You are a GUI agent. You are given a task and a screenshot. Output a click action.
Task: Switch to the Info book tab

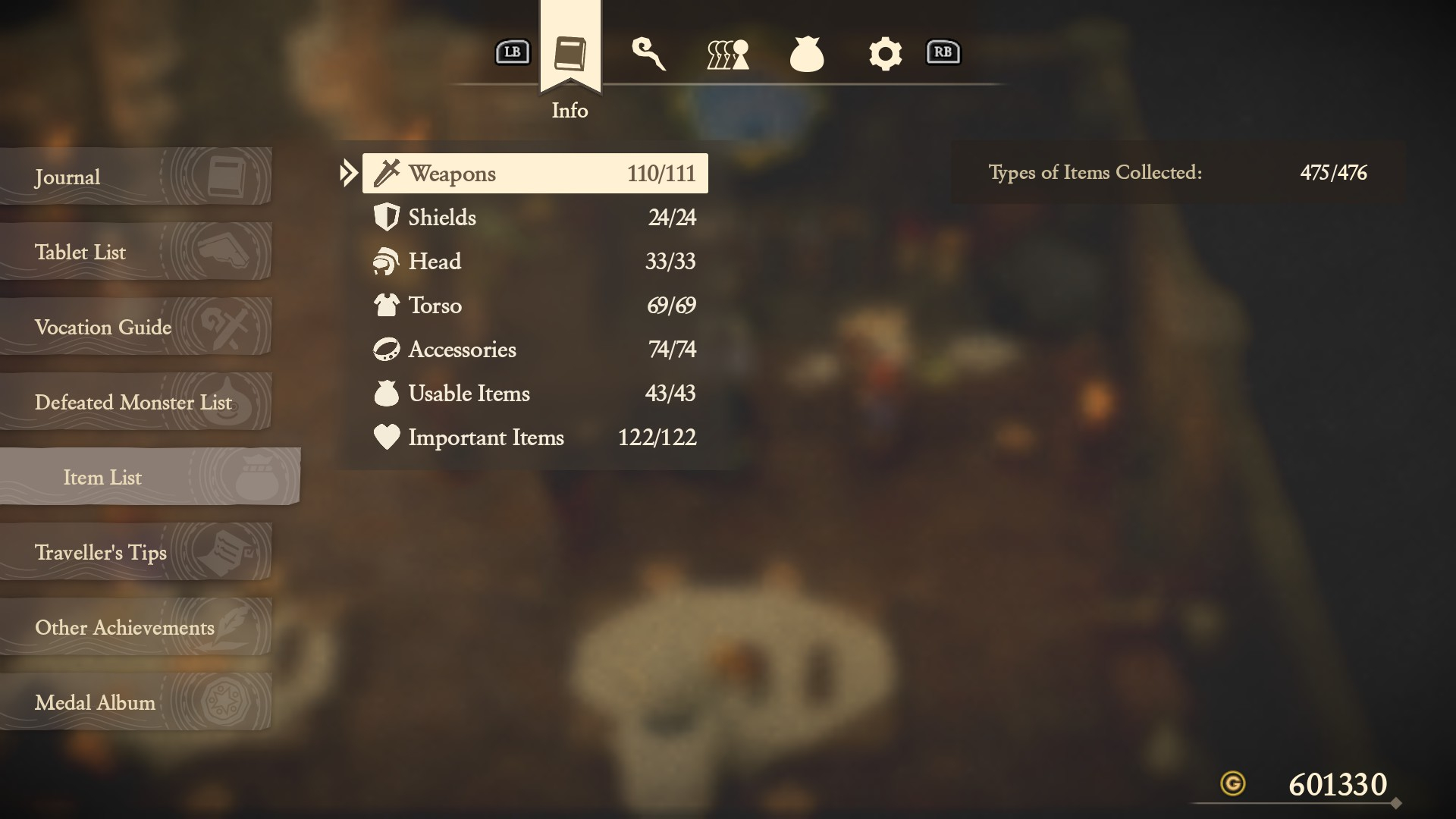point(570,53)
